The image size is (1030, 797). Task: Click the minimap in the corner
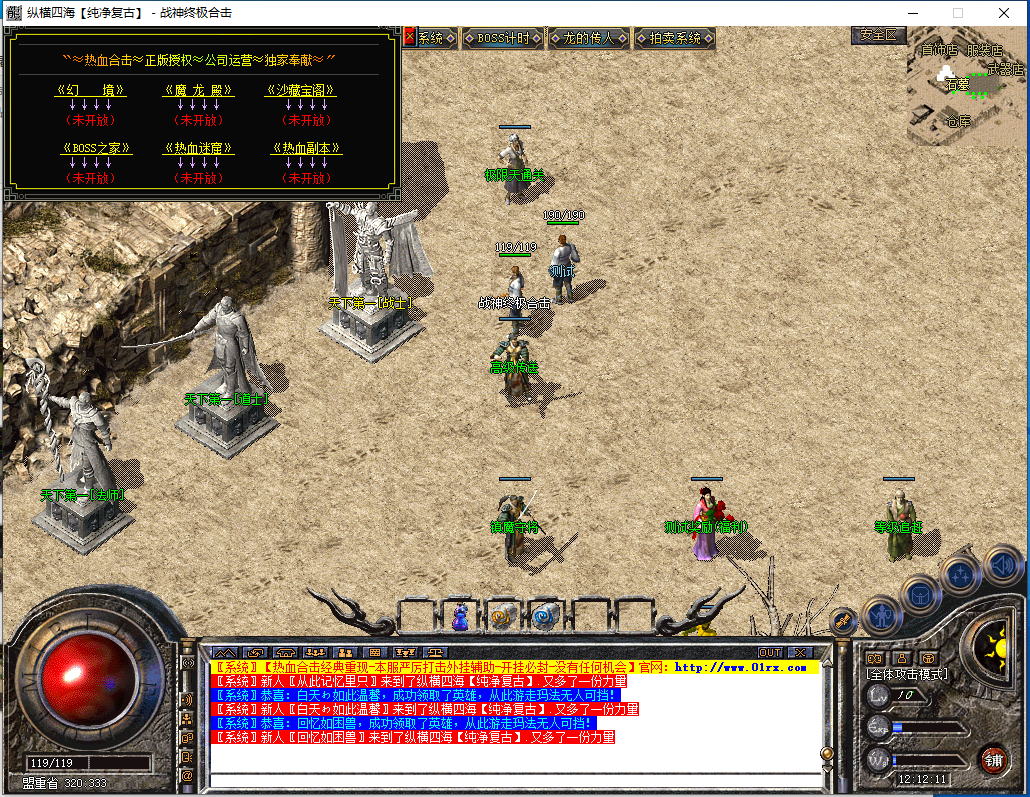966,88
